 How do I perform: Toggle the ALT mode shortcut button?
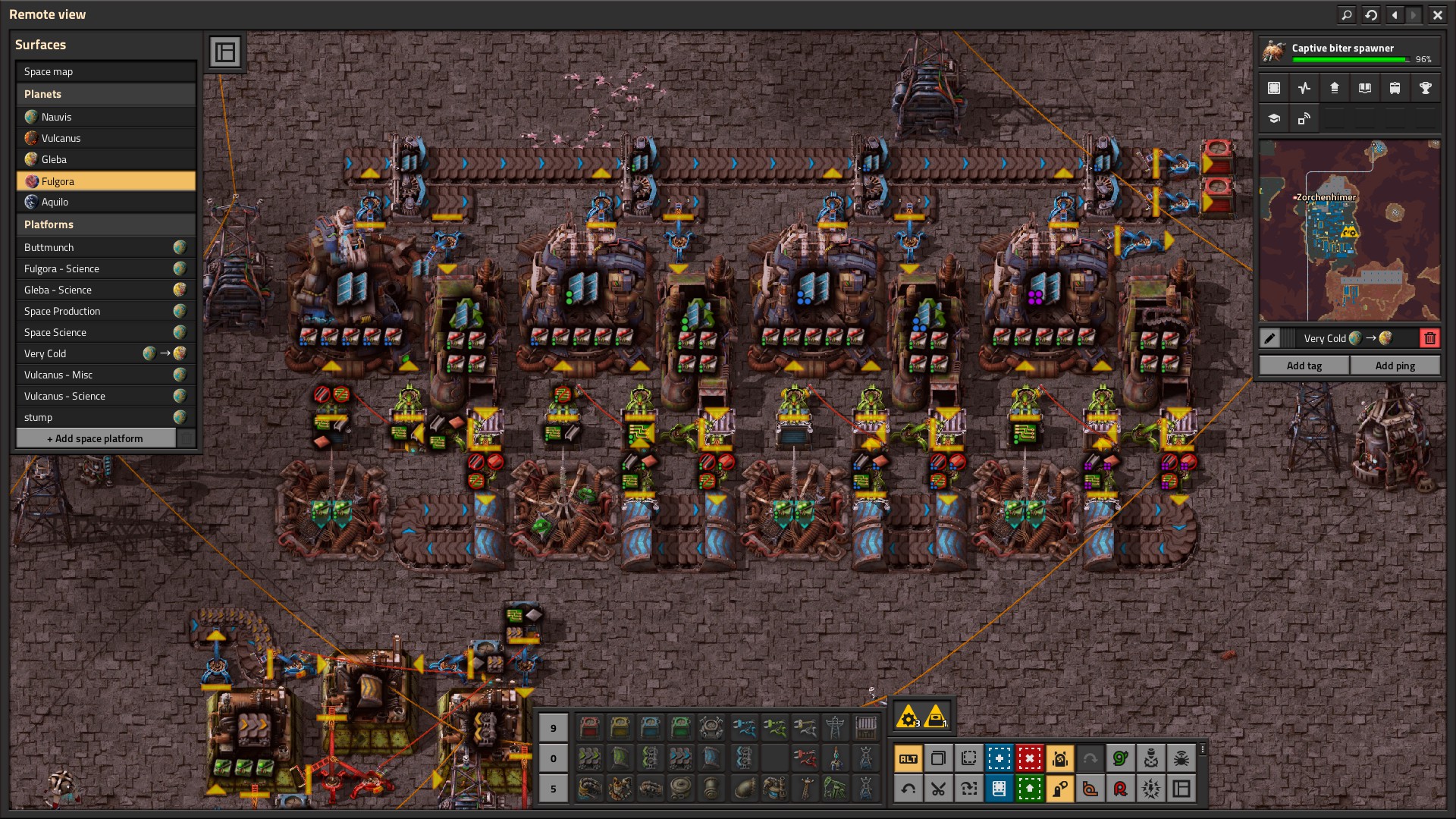click(908, 758)
